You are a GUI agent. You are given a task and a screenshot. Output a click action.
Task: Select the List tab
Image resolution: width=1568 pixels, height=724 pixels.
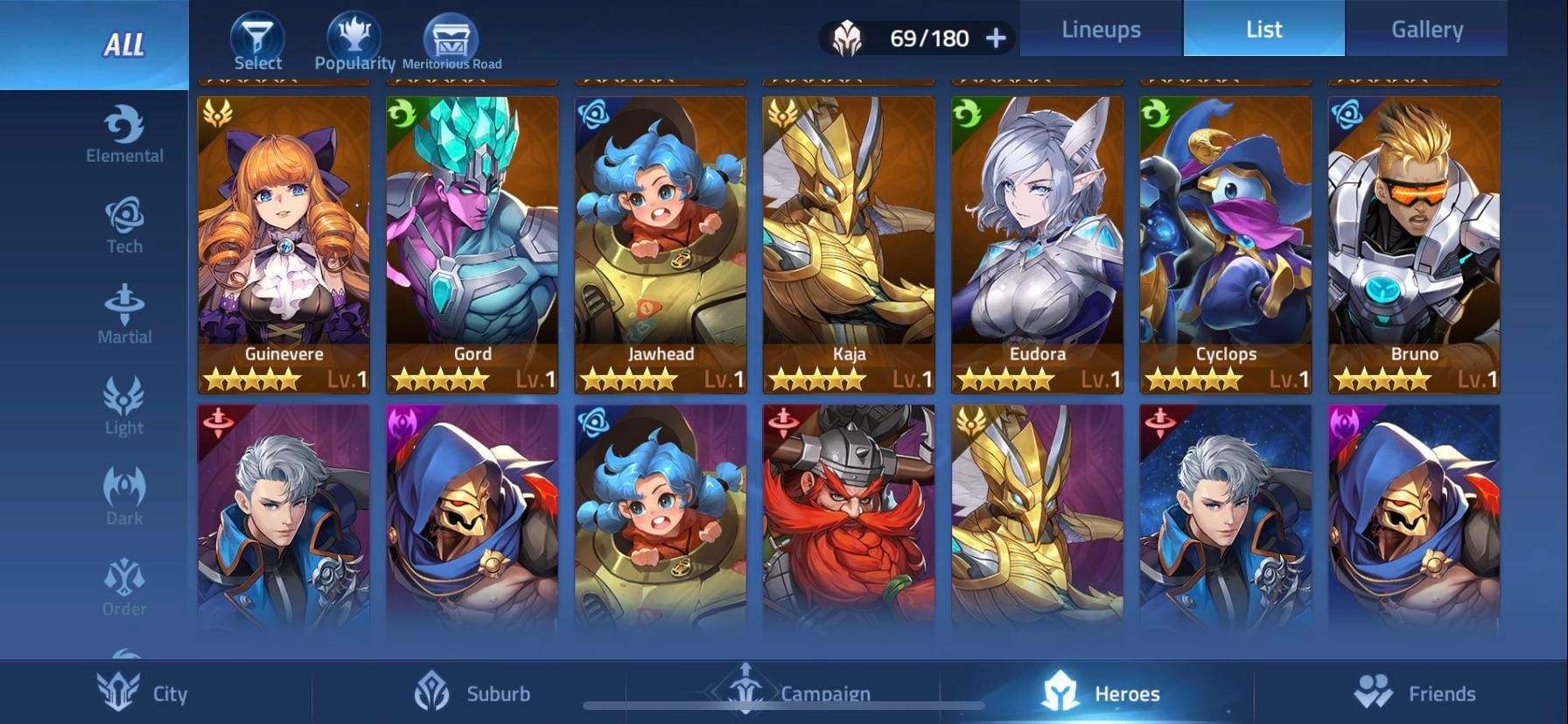click(x=1263, y=29)
